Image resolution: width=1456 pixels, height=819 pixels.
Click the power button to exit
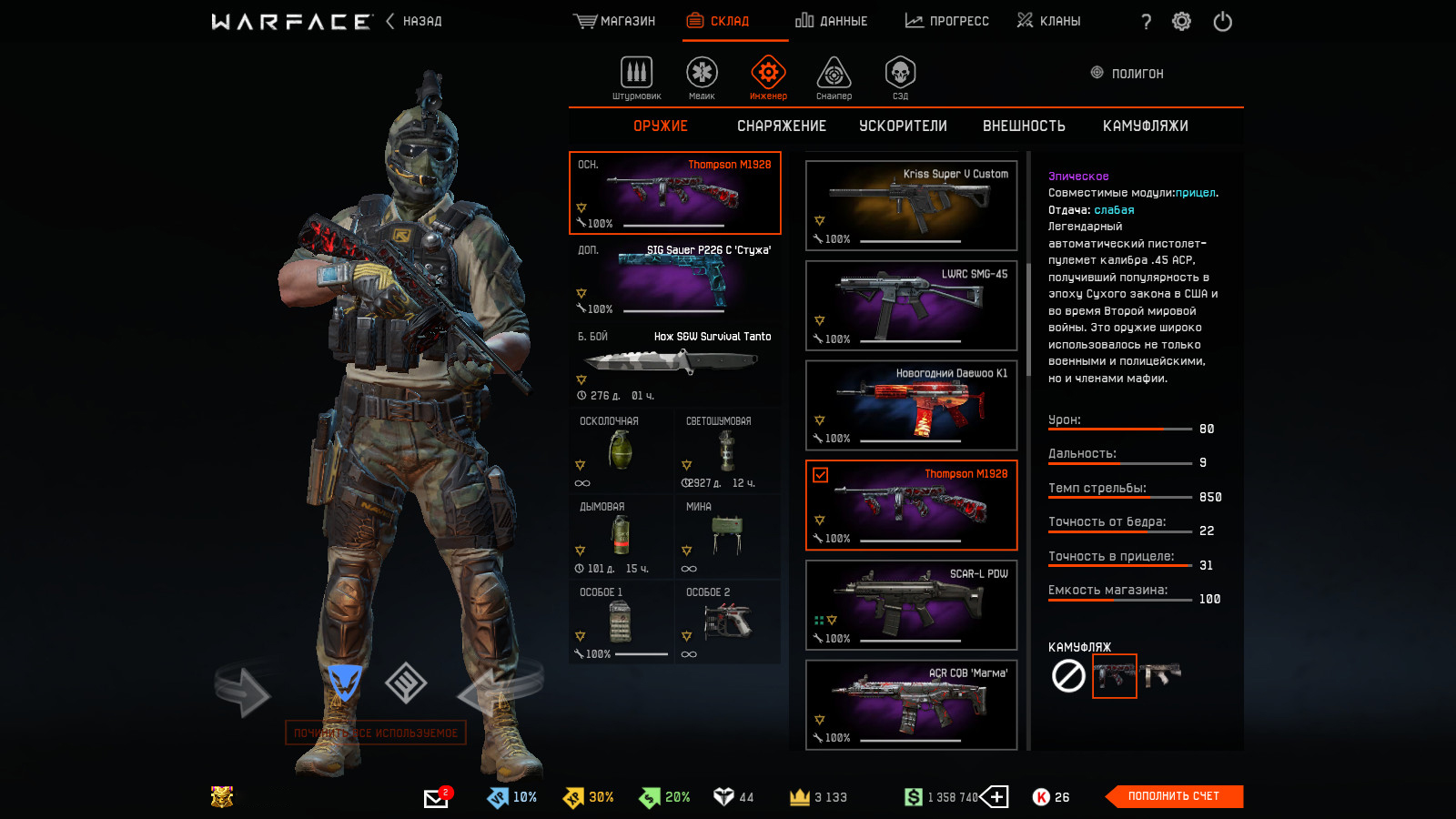click(1222, 21)
